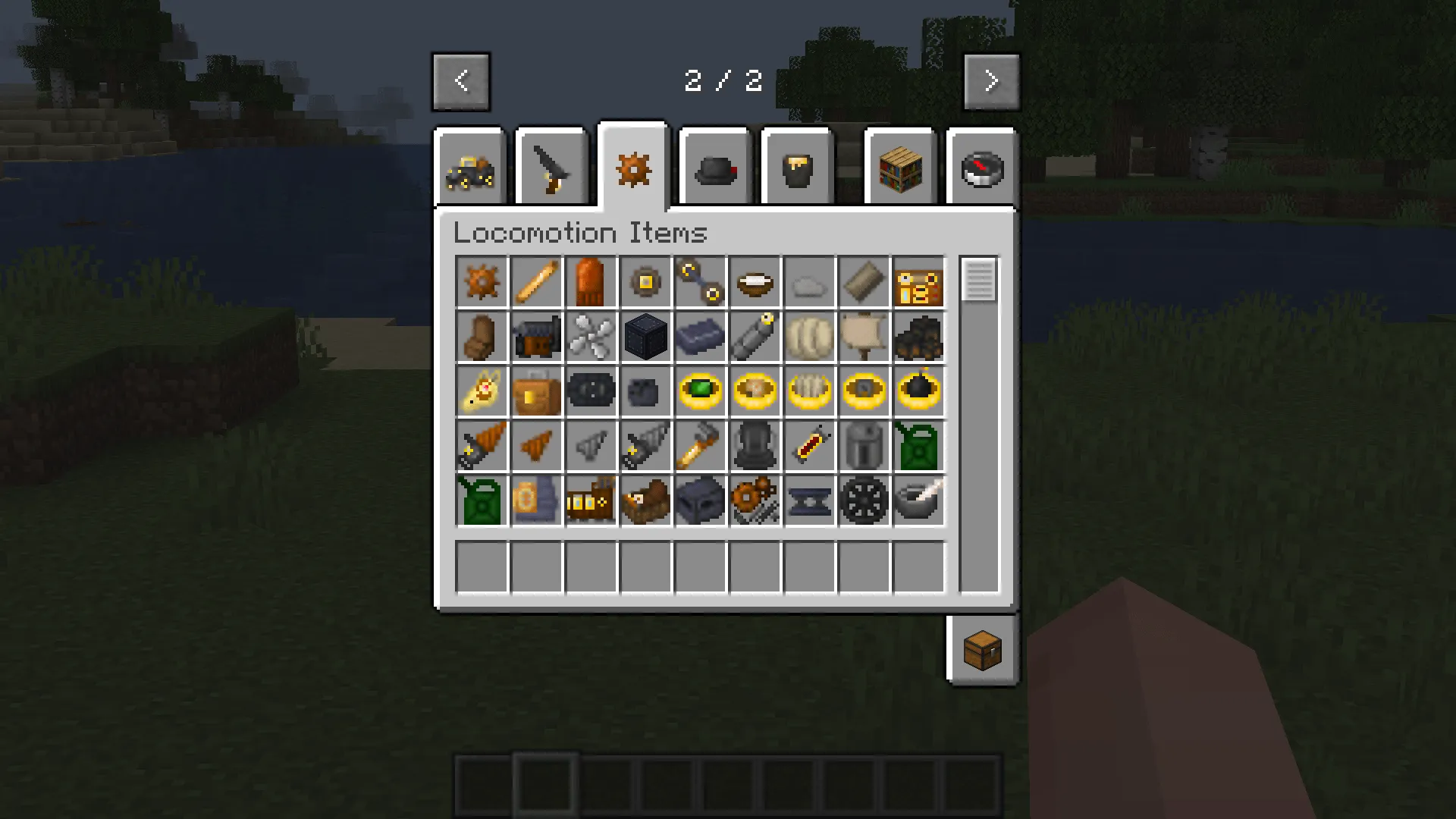Switch to the automobile tab
The height and width of the screenshot is (819, 1456).
coord(470,168)
